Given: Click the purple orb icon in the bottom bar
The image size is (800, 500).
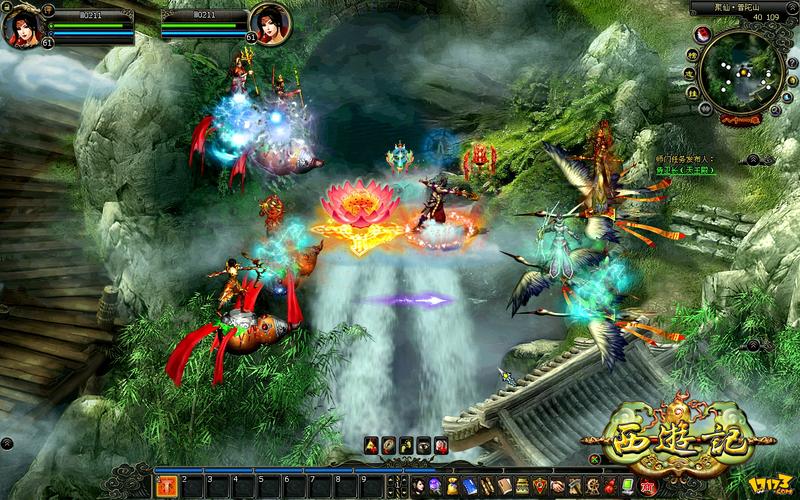Looking at the screenshot, I should click(436, 486).
